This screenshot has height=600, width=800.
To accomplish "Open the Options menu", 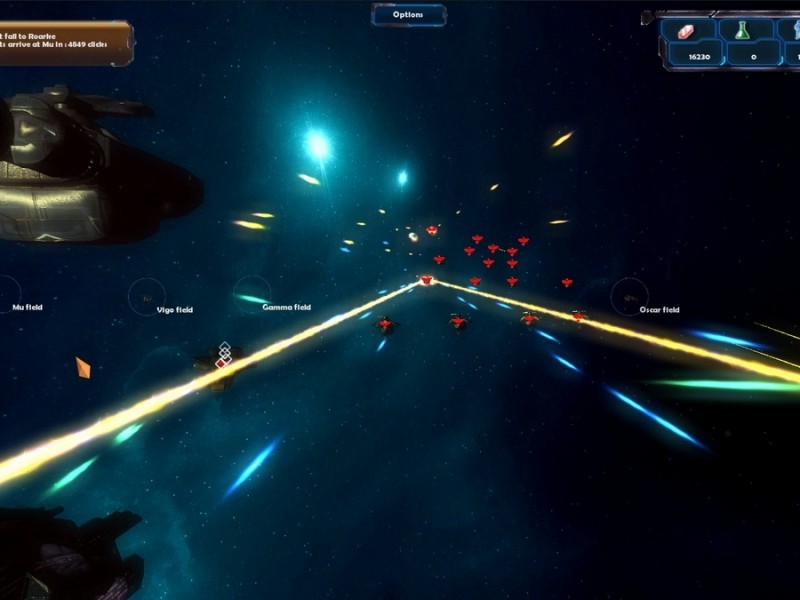I will click(x=408, y=15).
